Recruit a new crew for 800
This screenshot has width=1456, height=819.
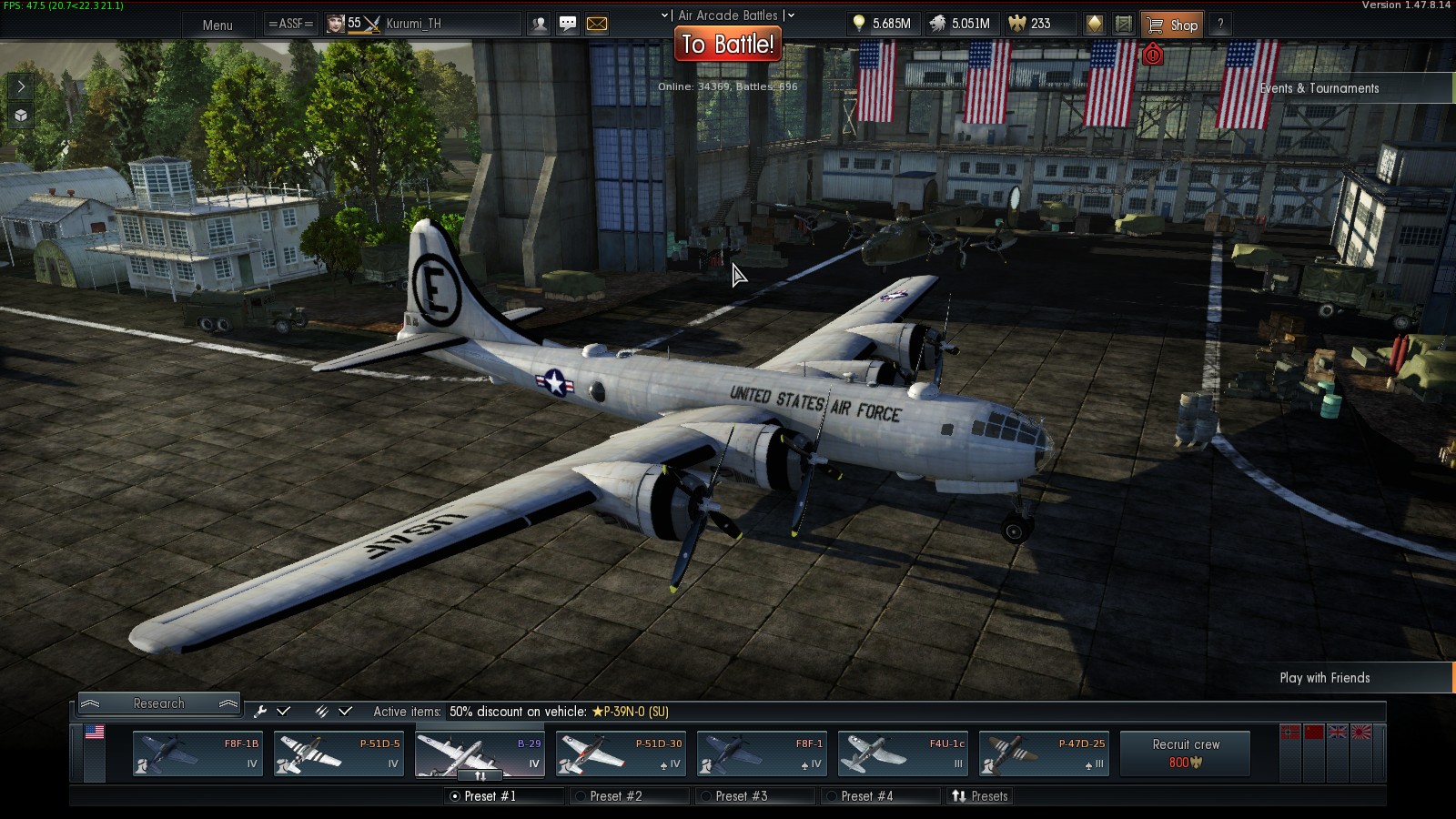click(1185, 753)
